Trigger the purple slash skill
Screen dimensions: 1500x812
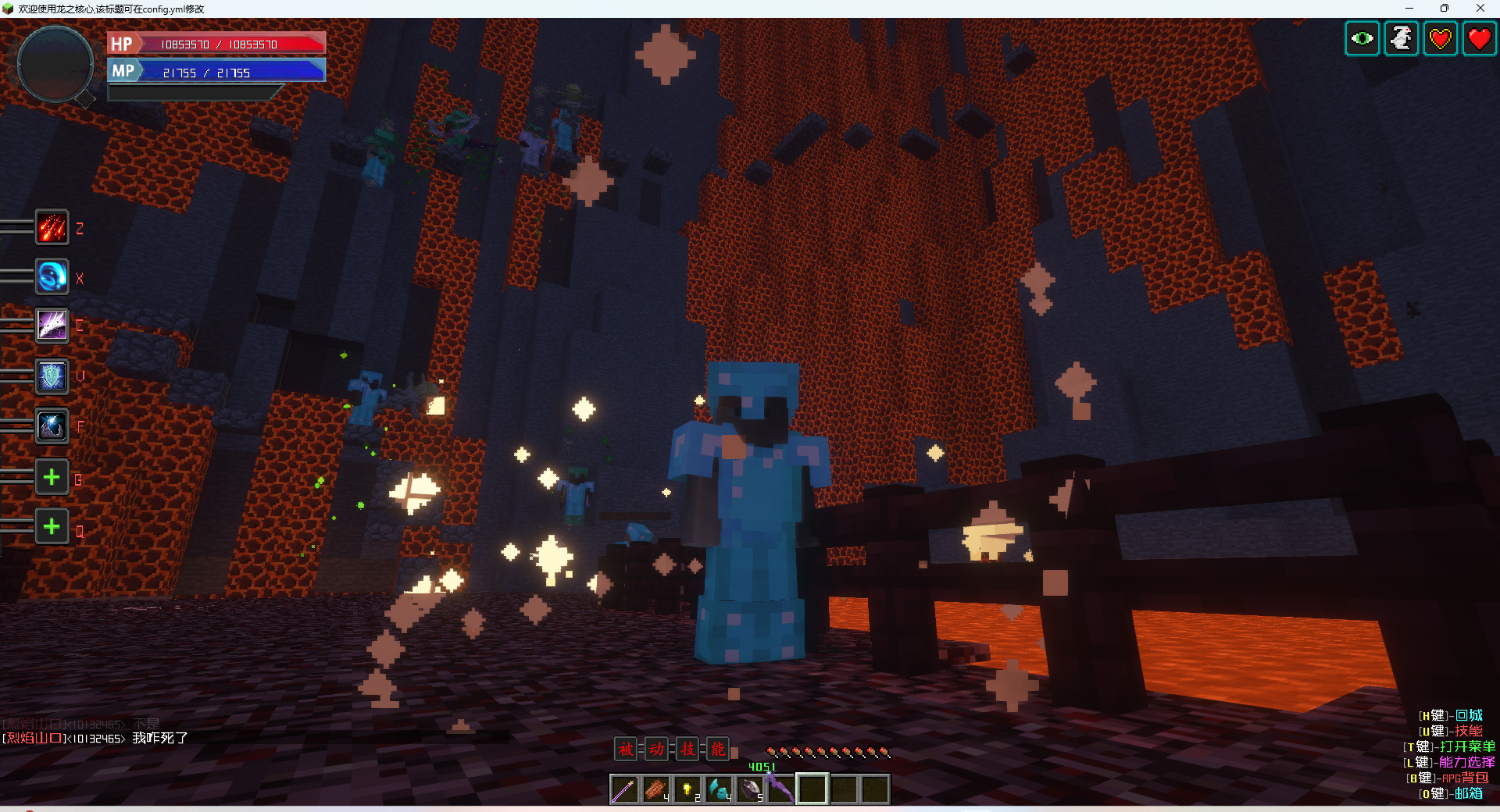[x=52, y=326]
